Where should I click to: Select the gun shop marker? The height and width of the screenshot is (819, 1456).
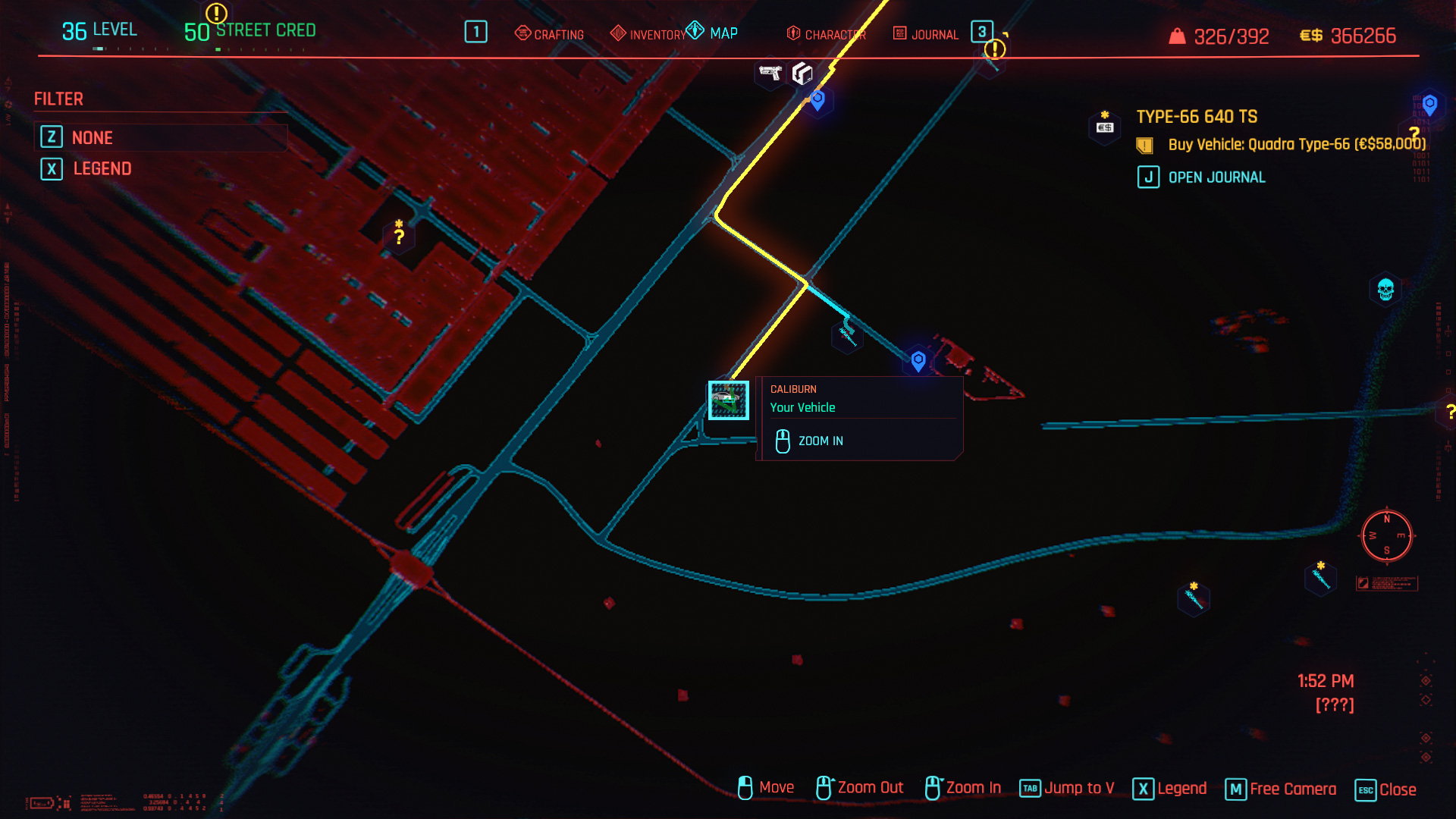click(x=770, y=74)
